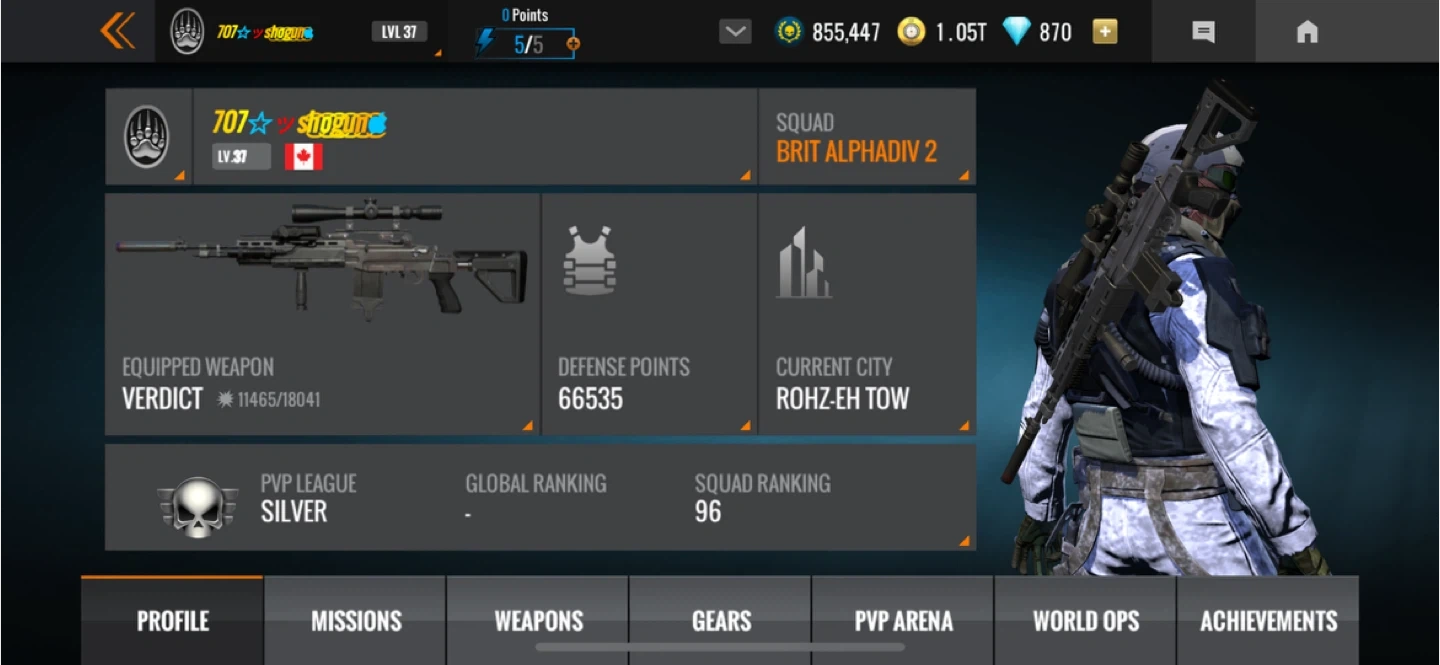Switch to the Weapons tab

538,621
